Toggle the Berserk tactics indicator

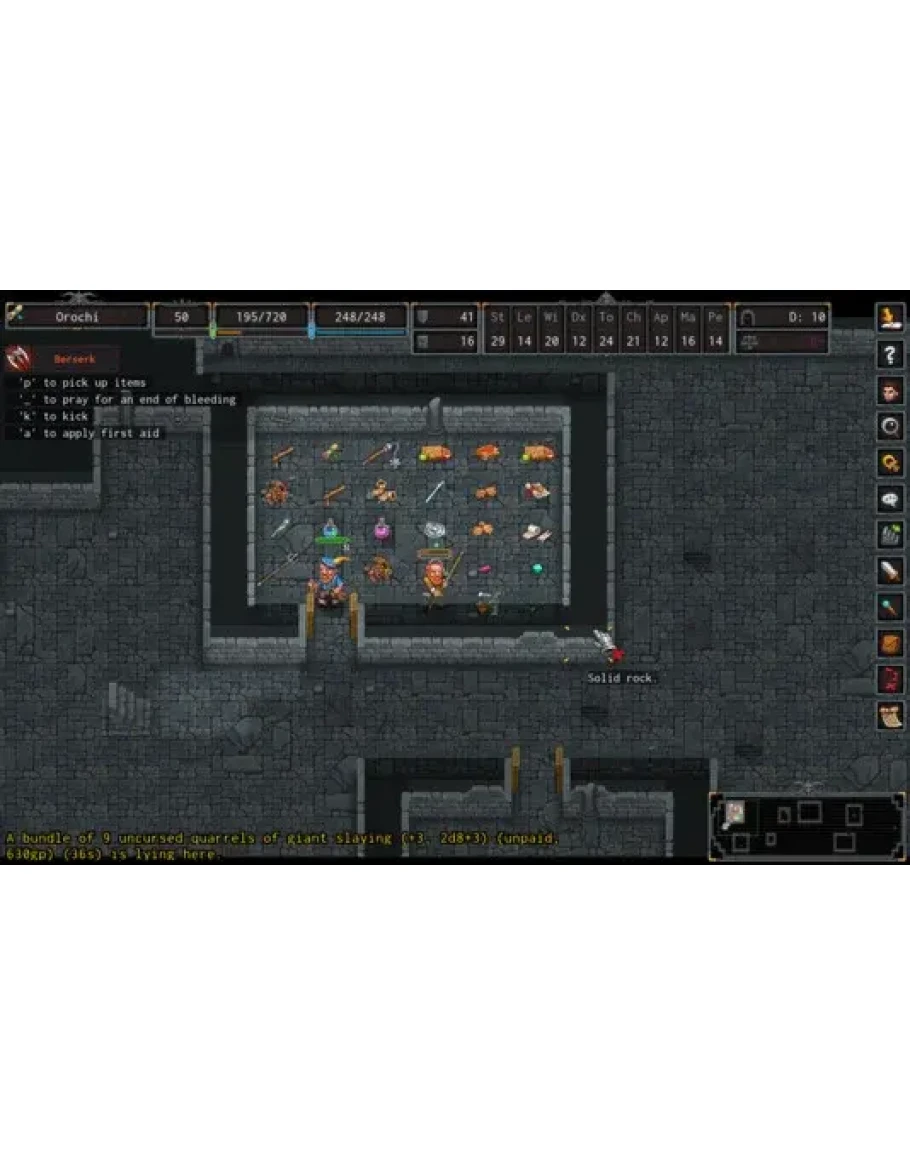coord(62,358)
